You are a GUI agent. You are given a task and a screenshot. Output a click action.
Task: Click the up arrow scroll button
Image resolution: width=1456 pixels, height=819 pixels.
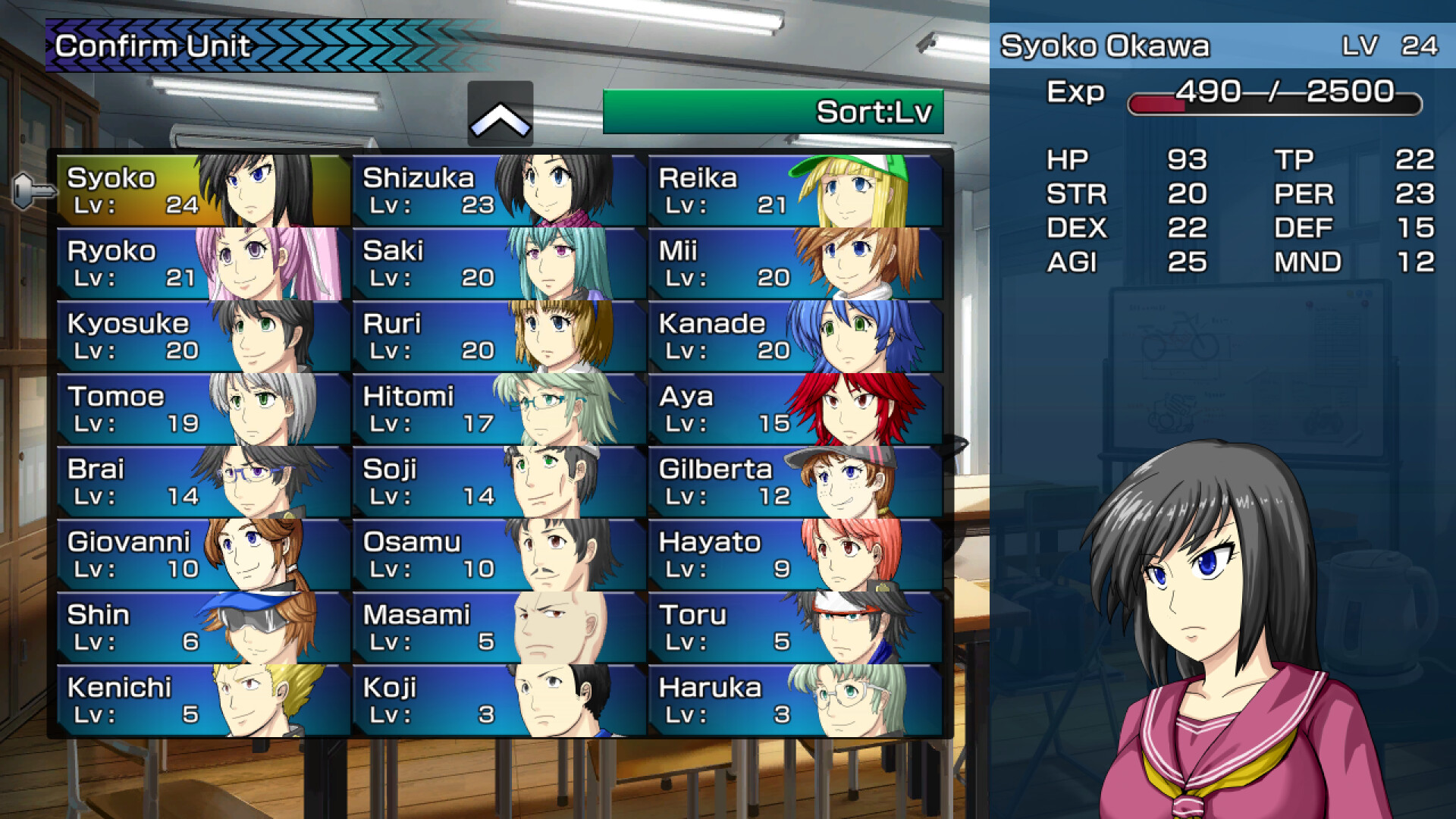pos(500,115)
